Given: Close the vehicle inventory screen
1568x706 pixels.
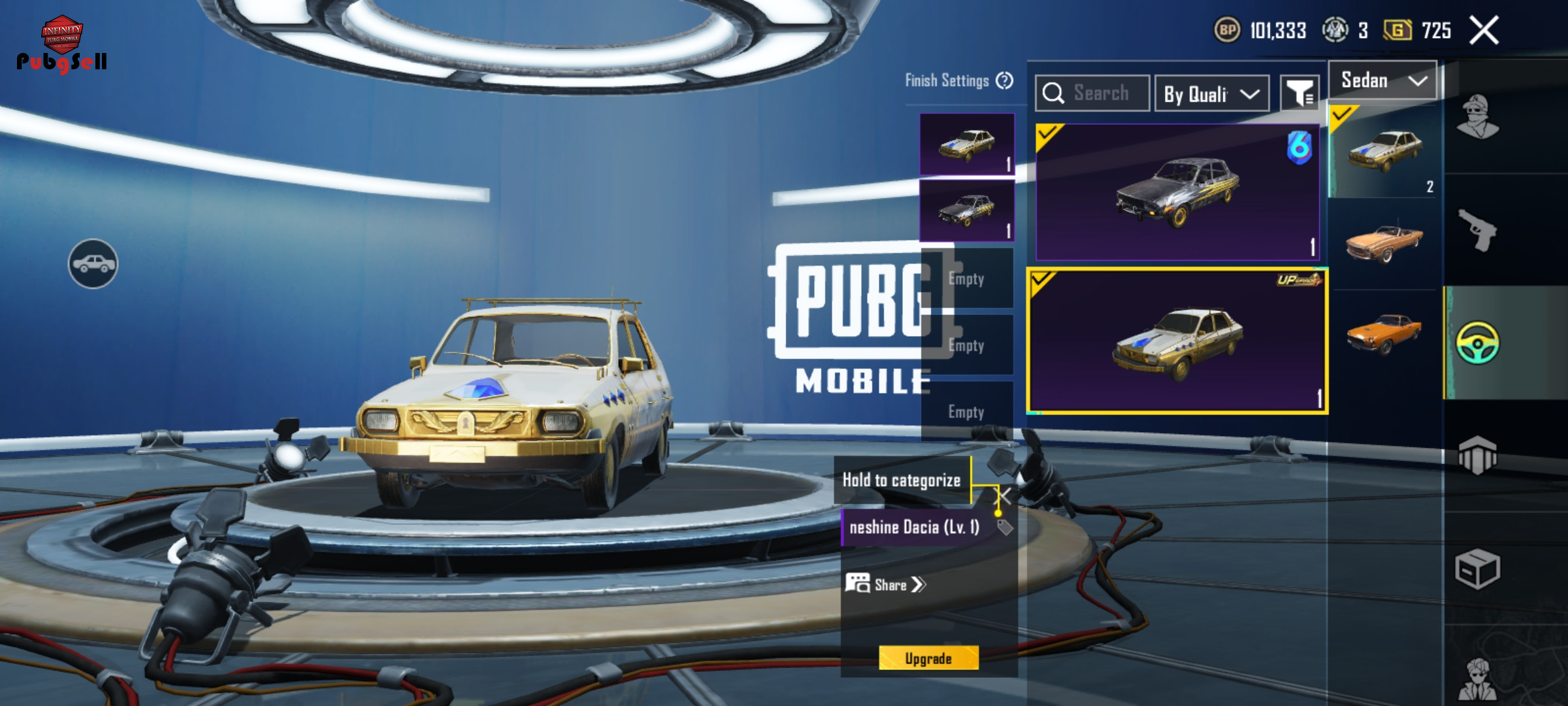Looking at the screenshot, I should [x=1484, y=31].
